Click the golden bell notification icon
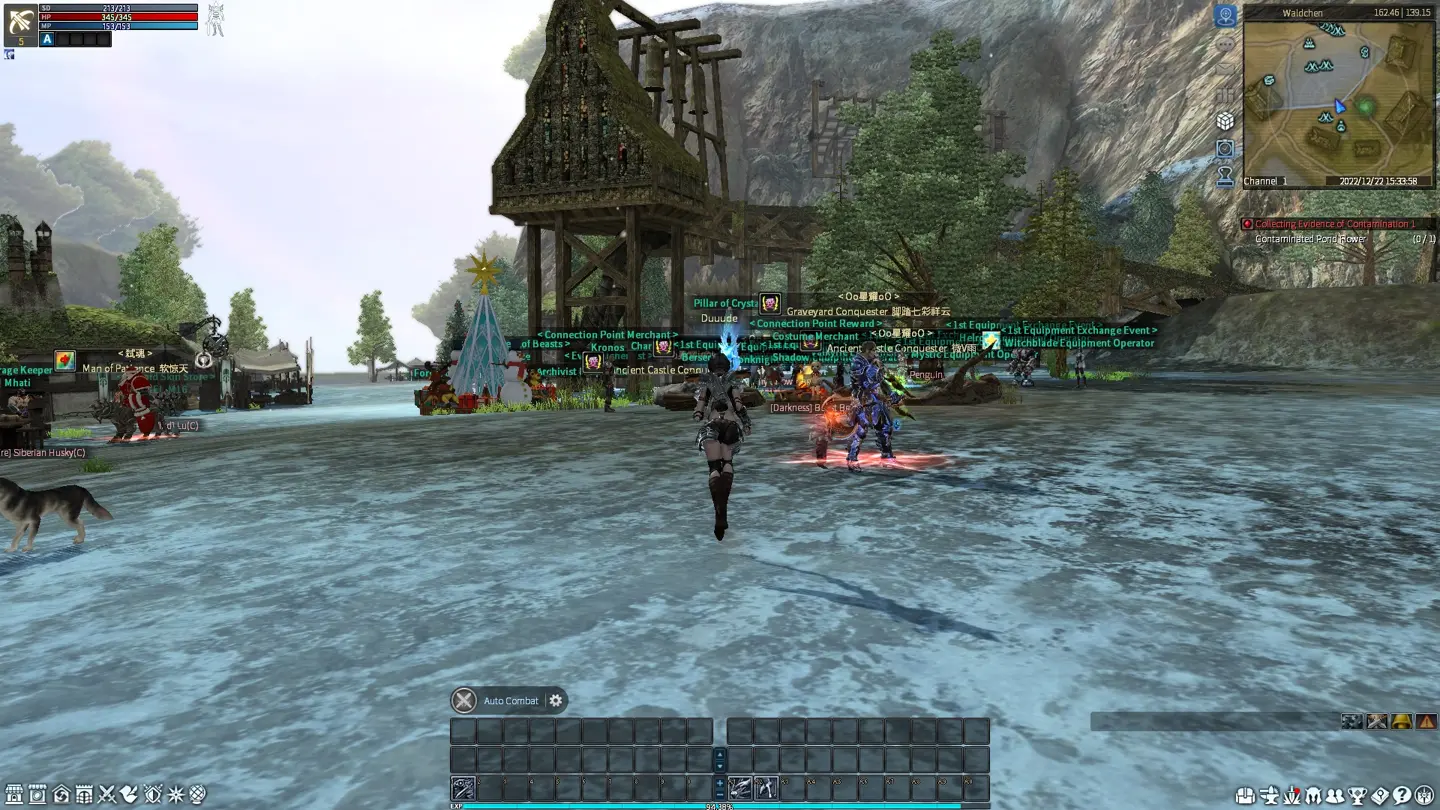This screenshot has width=1440, height=810. click(1401, 721)
